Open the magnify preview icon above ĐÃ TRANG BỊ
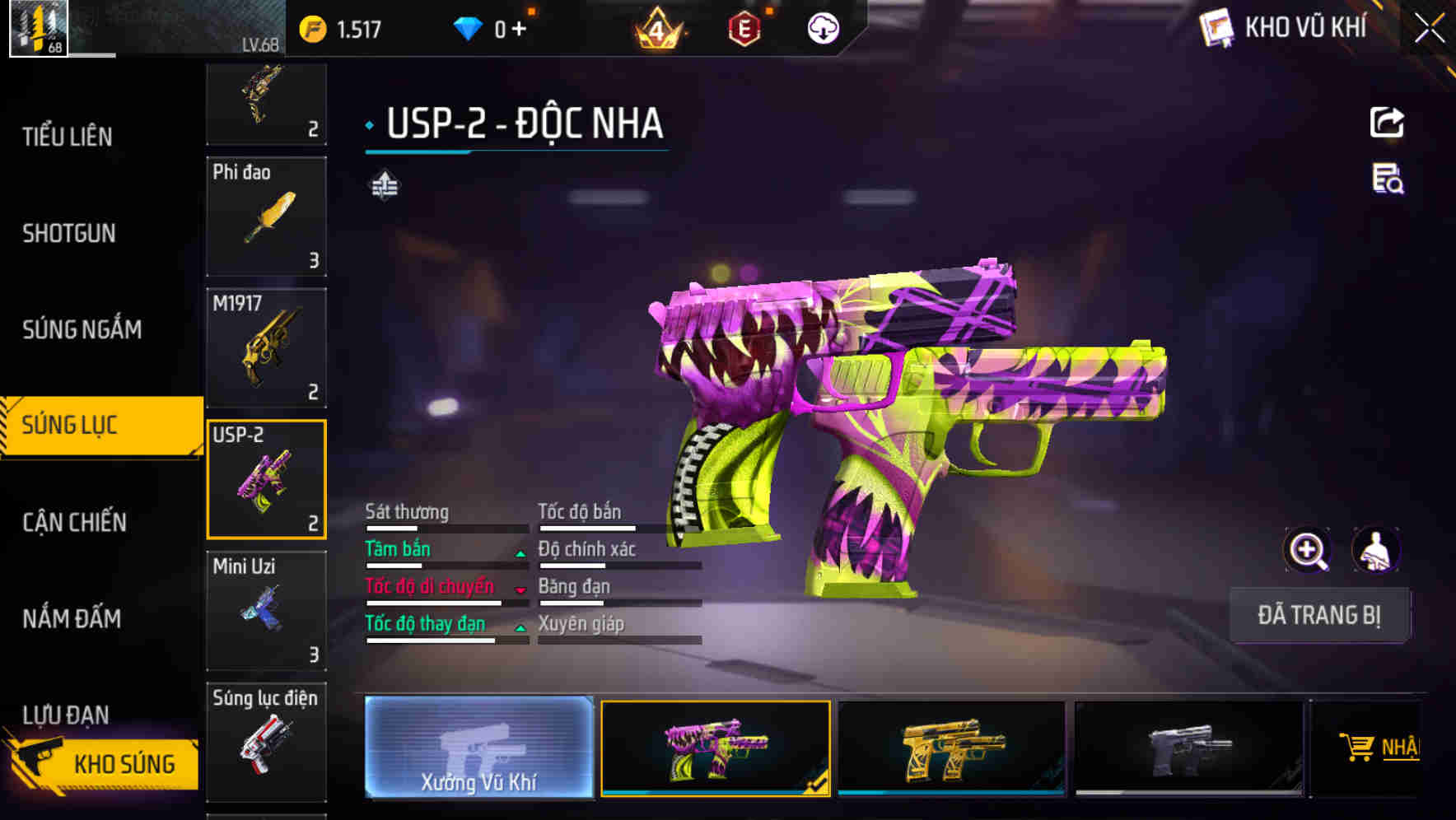1456x820 pixels. 1308,550
